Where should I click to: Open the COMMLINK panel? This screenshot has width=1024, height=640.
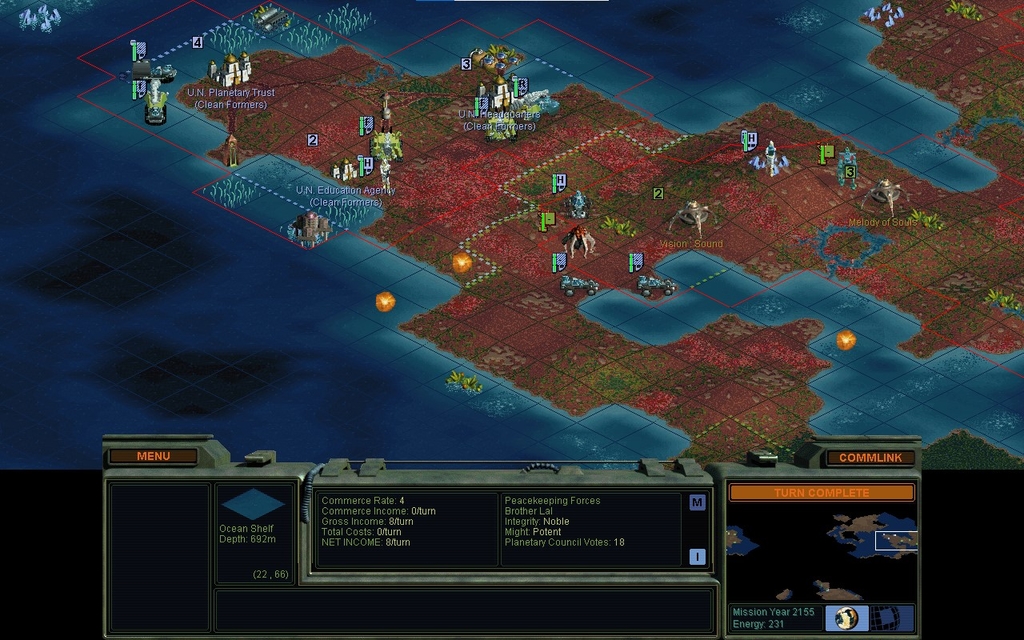[870, 458]
